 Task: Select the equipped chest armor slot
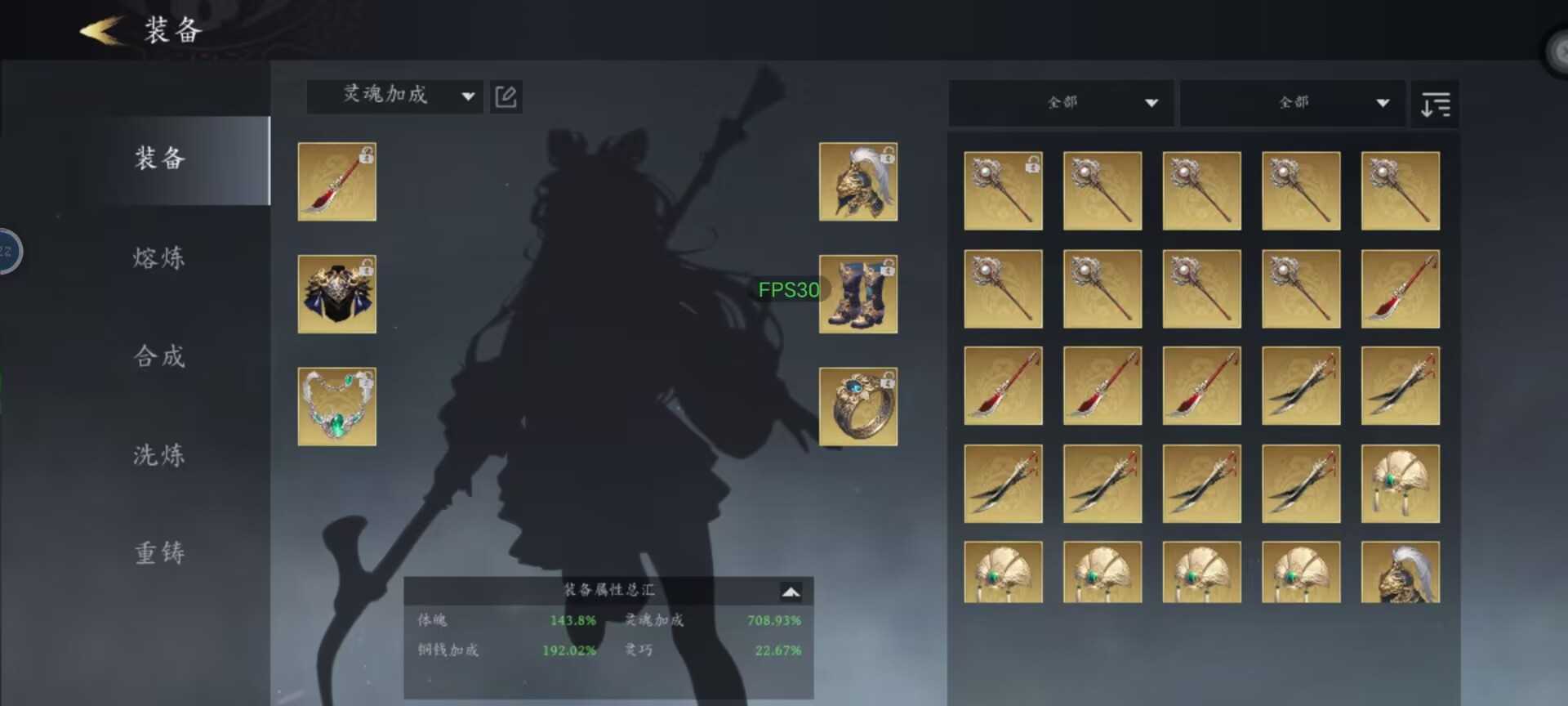[336, 294]
